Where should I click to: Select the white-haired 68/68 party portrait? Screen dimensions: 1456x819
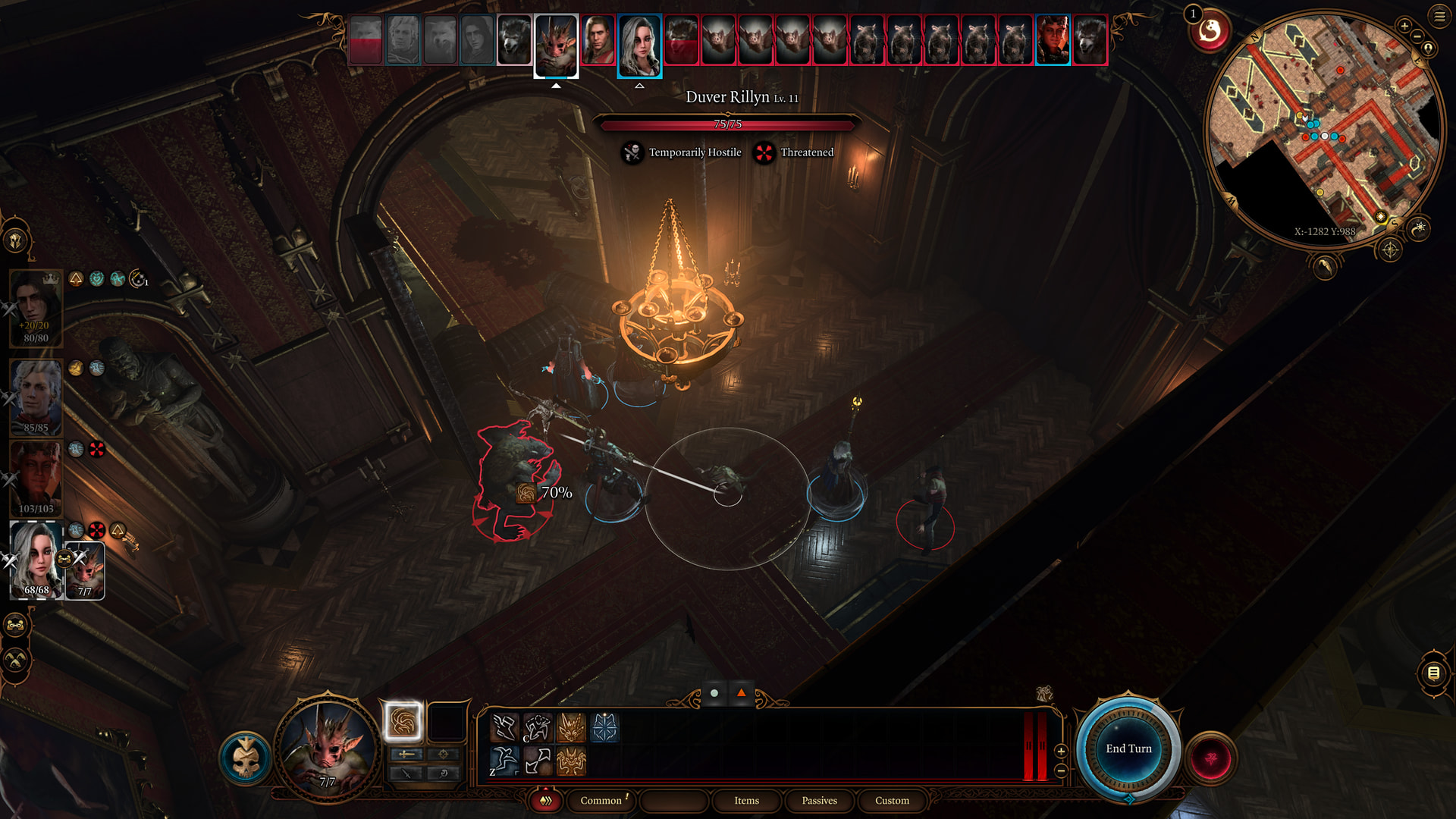pos(36,560)
